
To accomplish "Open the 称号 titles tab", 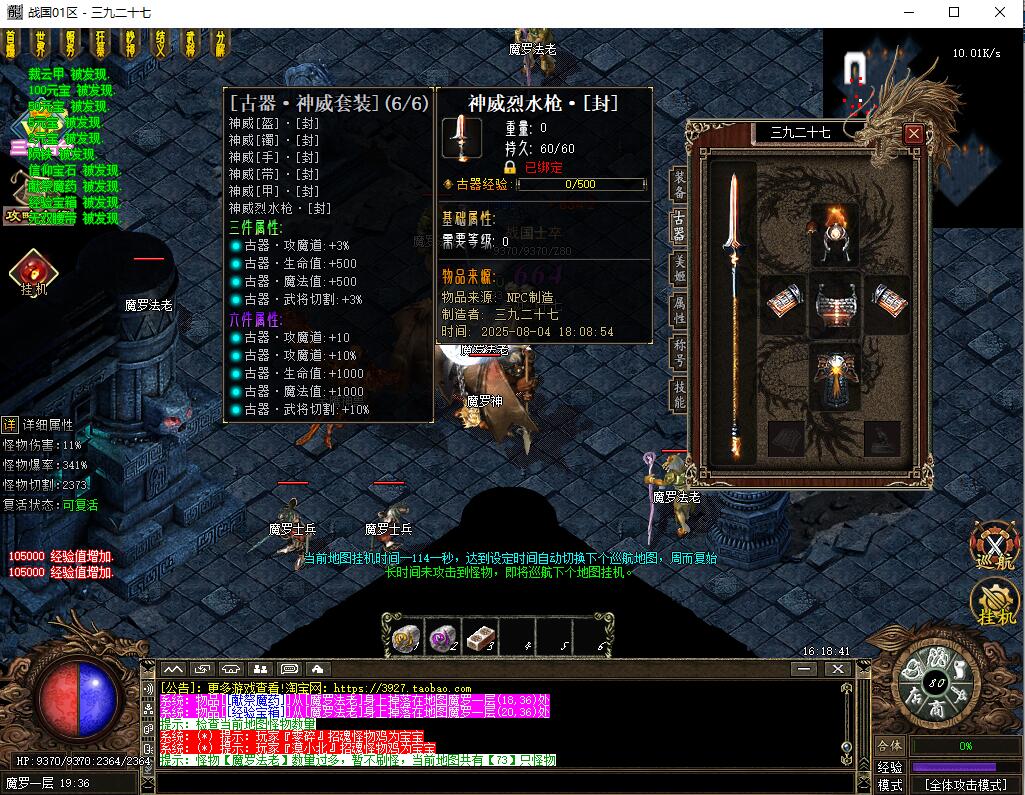I will pos(679,353).
